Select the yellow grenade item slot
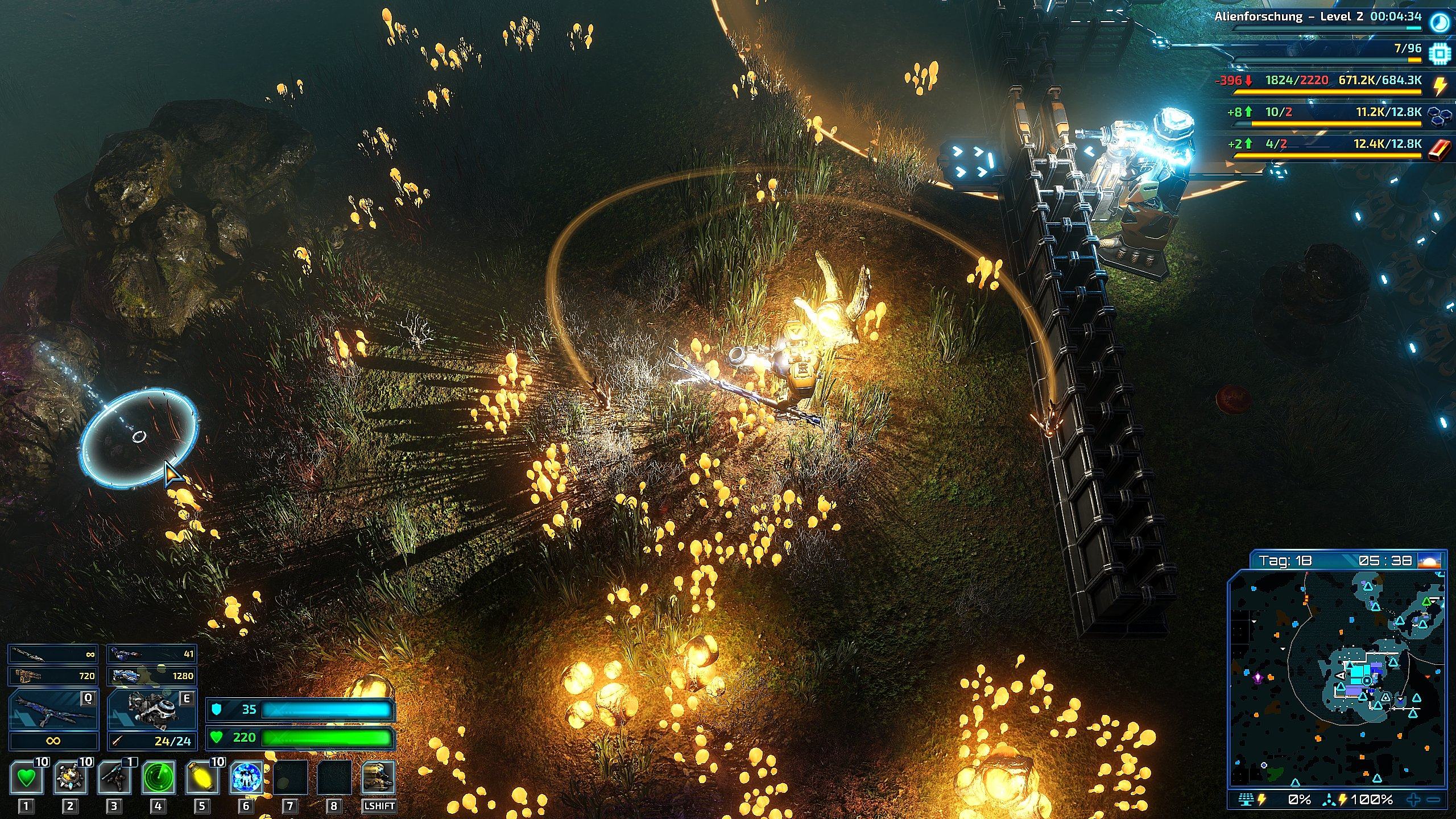Viewport: 1456px width, 819px height. point(202,778)
